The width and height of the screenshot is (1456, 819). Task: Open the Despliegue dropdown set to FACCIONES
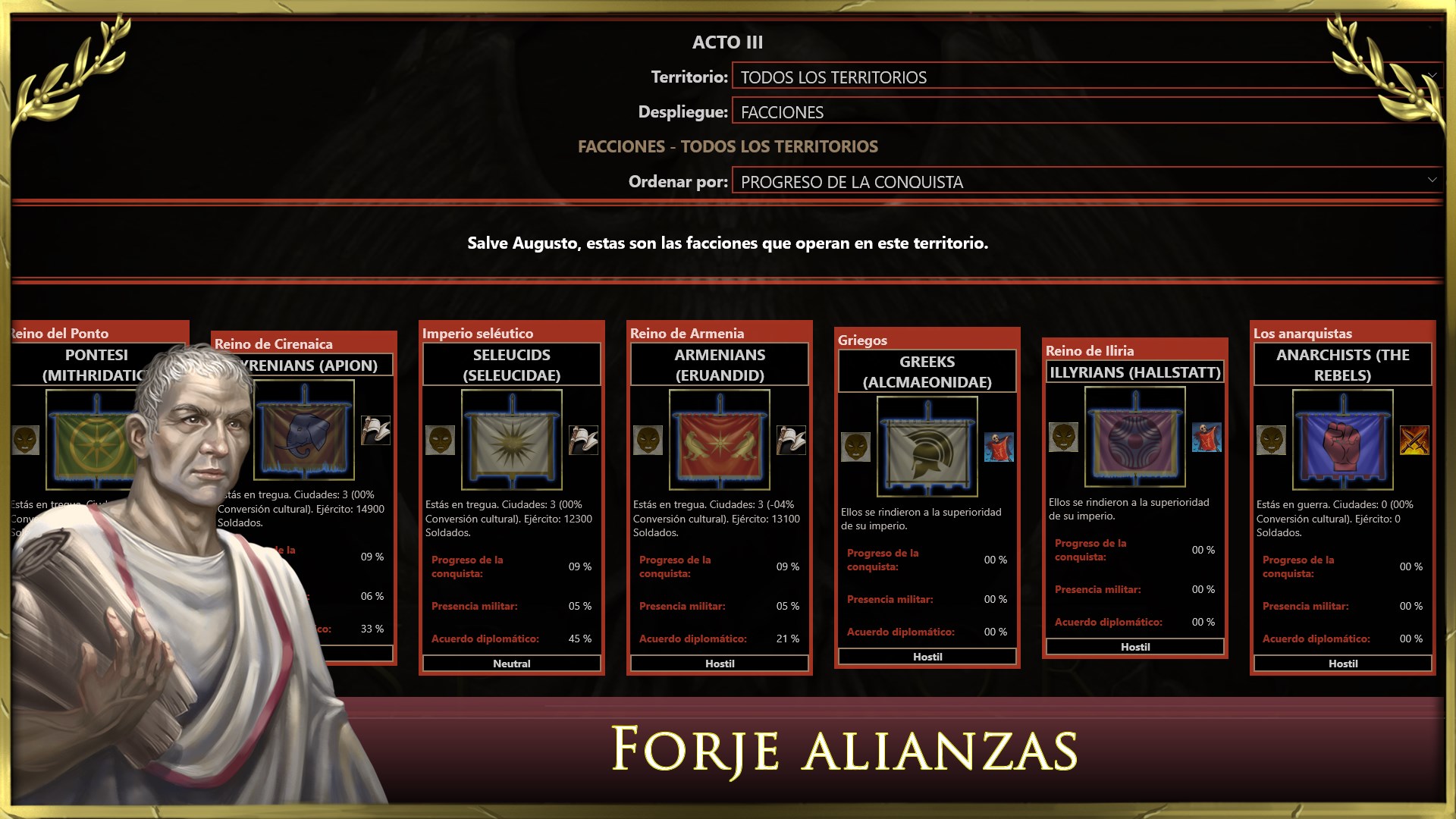1084,111
